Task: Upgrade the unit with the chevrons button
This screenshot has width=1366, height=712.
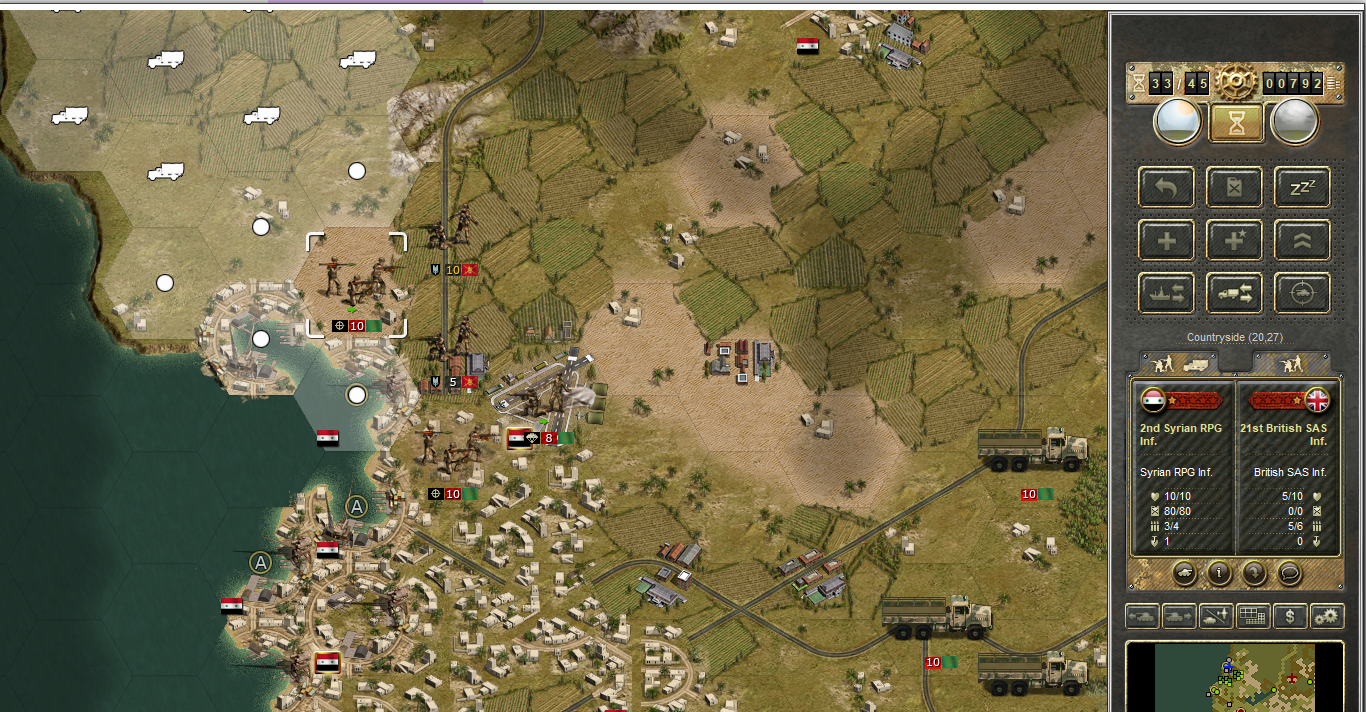Action: pyautogui.click(x=1301, y=240)
